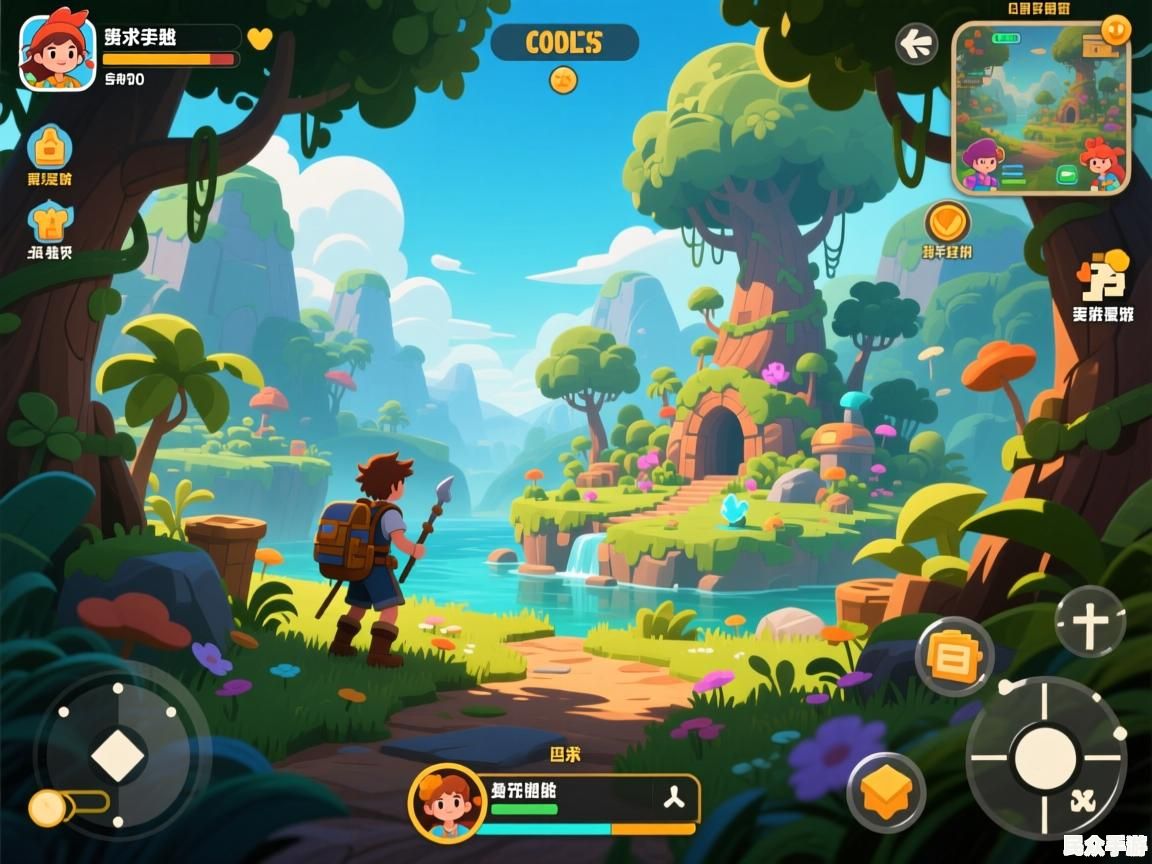Click the white centre of the crosshair action pad
The image size is (1152, 864).
1045,757
